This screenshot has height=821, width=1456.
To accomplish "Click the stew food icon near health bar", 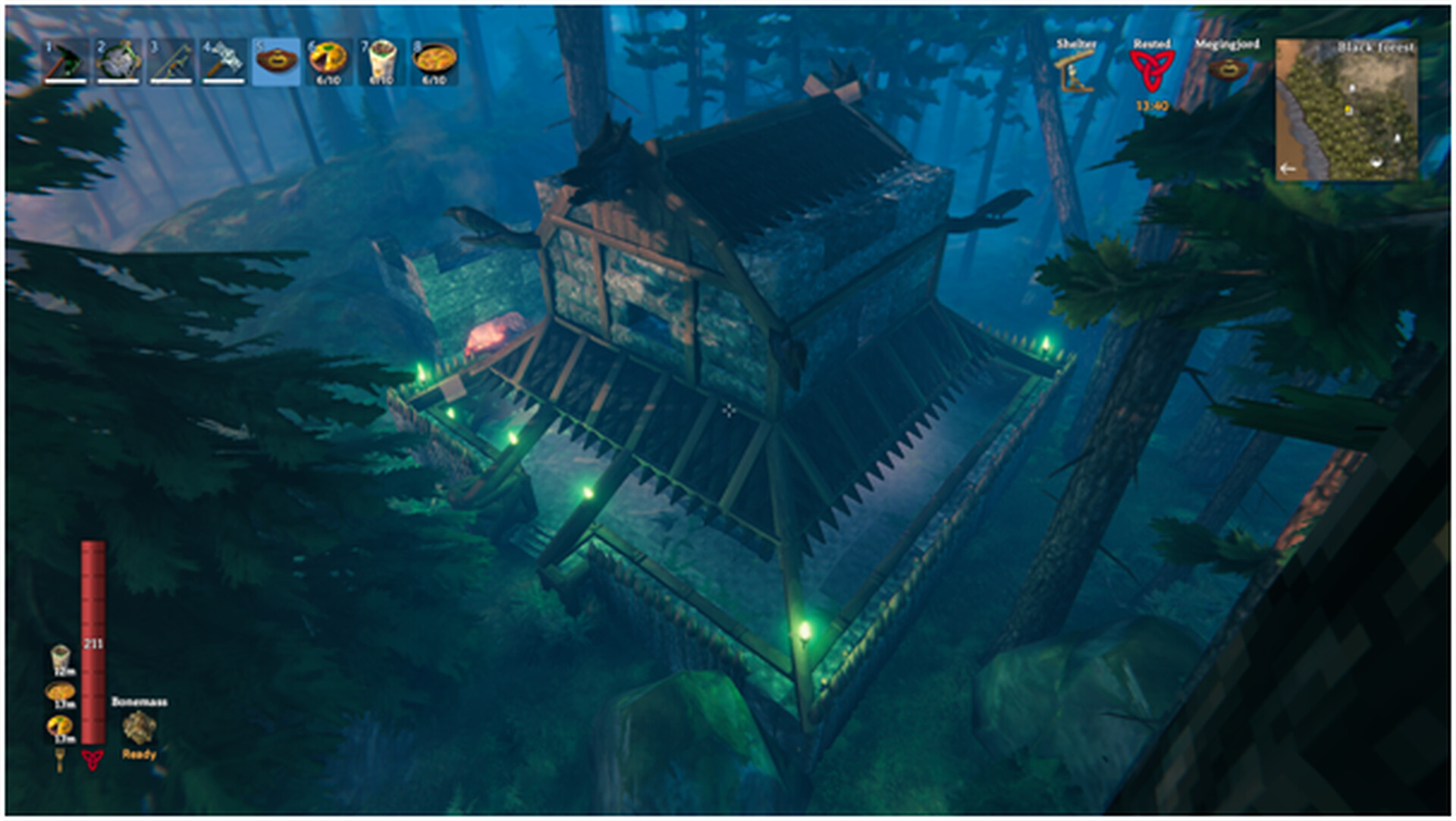I will pos(58,691).
